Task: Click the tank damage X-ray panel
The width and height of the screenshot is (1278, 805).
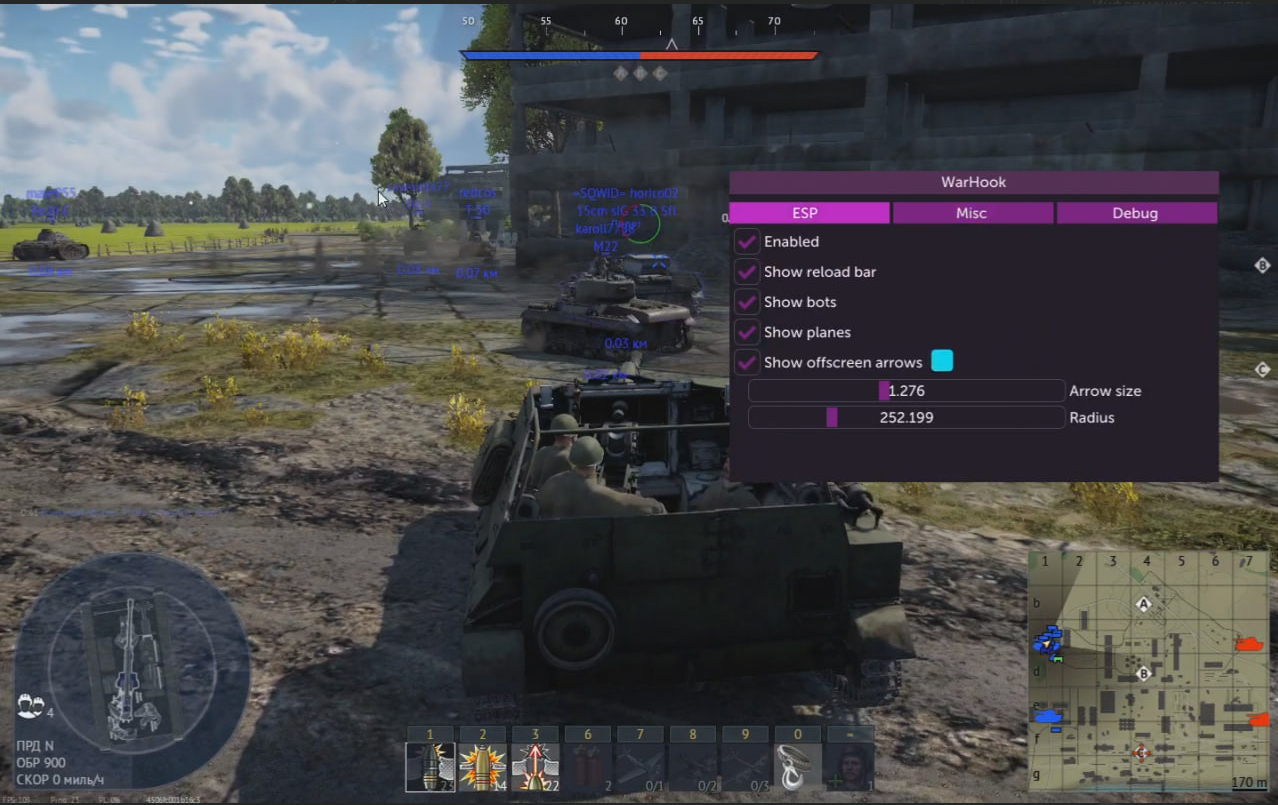Action: (132, 657)
